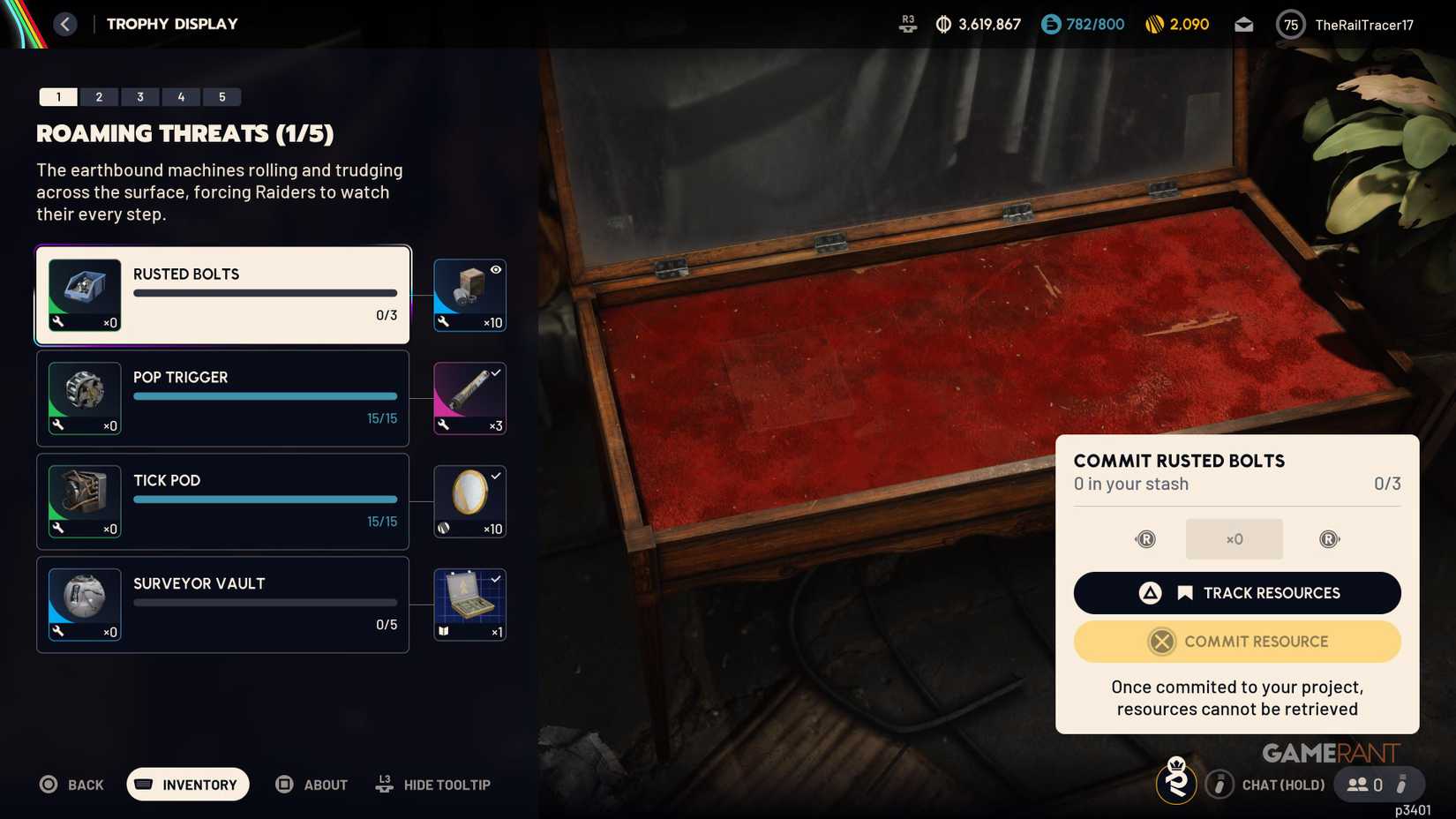Open the Inventory menu
The image size is (1456, 819).
187,784
